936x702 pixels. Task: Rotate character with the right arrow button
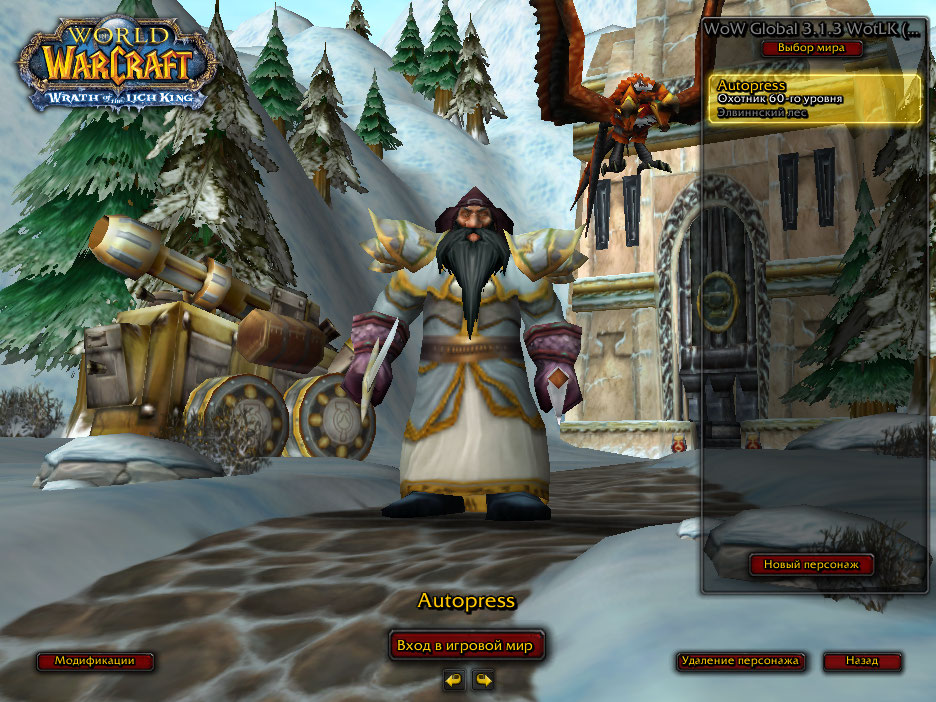coord(484,680)
